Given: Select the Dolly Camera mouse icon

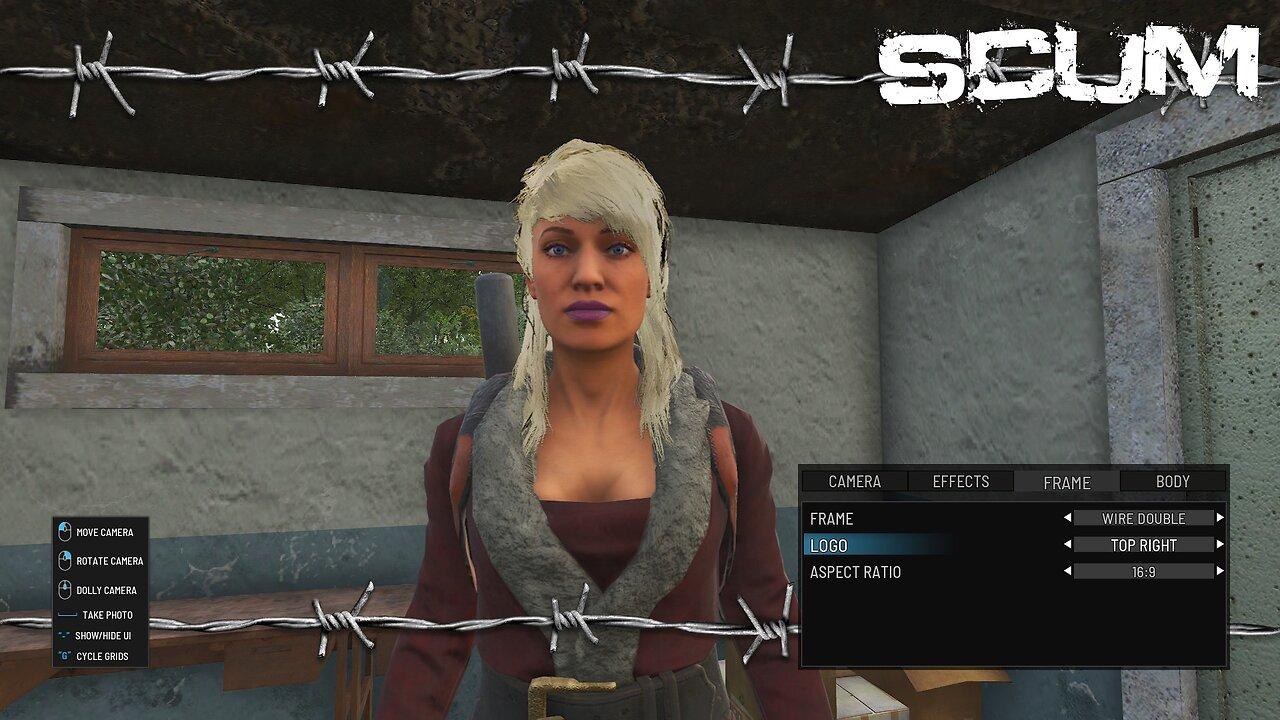Looking at the screenshot, I should pyautogui.click(x=65, y=590).
